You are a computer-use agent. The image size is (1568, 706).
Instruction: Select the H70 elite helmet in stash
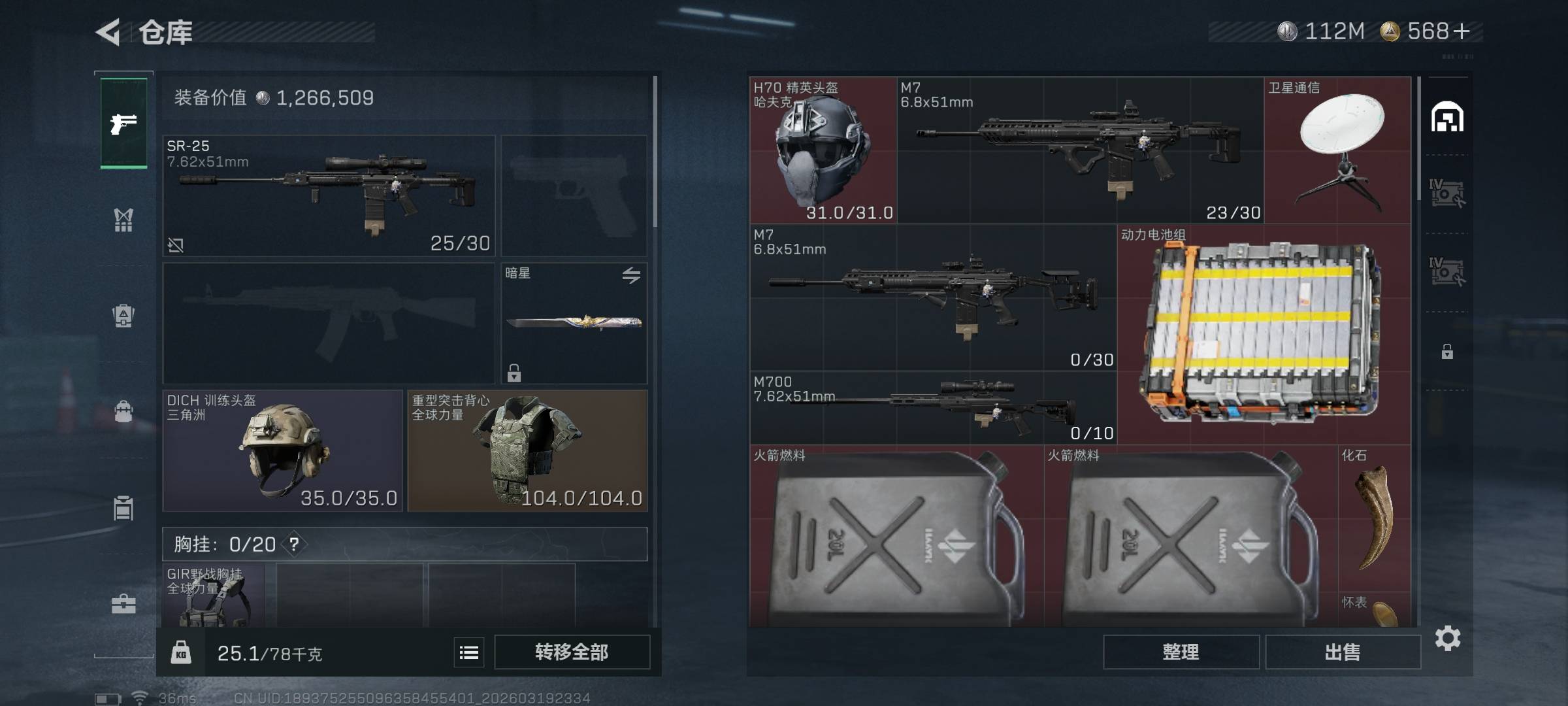pos(823,150)
